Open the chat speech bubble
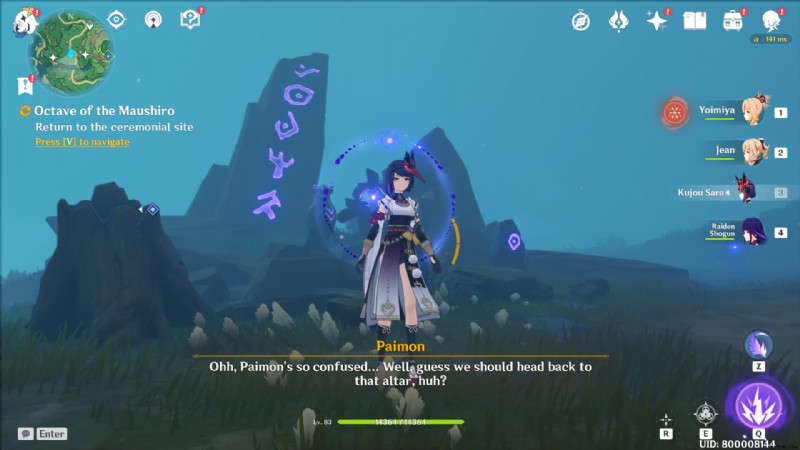The image size is (800, 450). (25, 434)
